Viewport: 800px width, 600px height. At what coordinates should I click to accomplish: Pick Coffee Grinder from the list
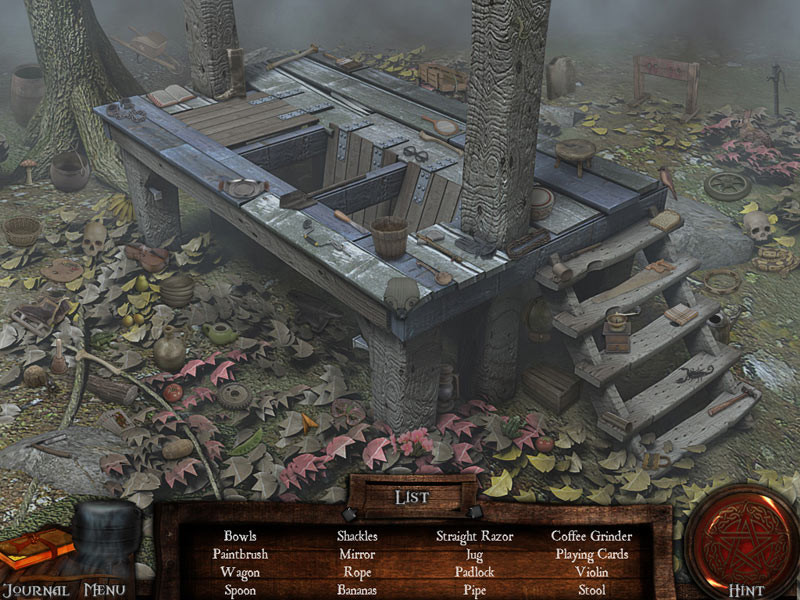pyautogui.click(x=592, y=536)
